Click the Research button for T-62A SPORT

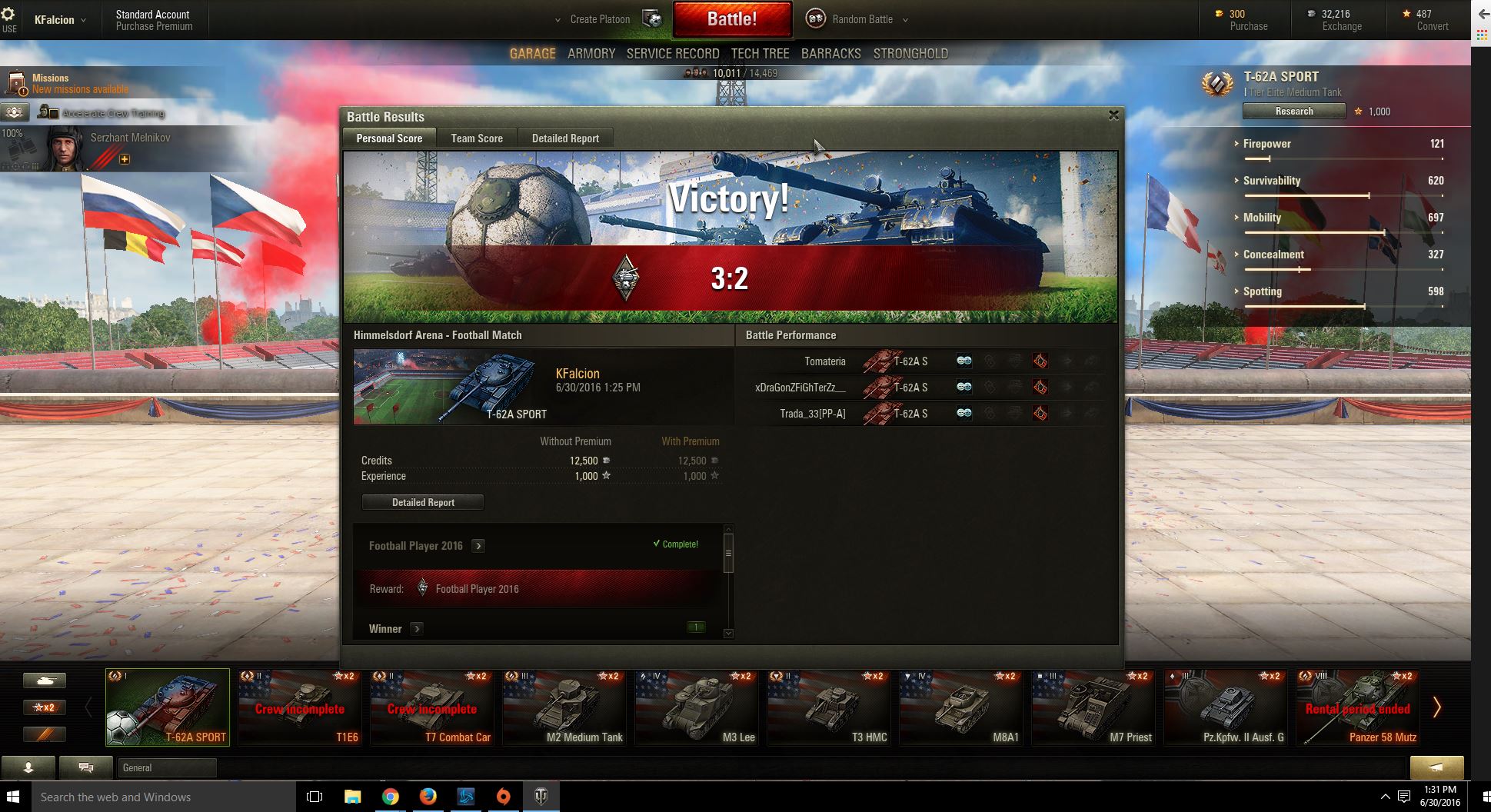click(1294, 111)
